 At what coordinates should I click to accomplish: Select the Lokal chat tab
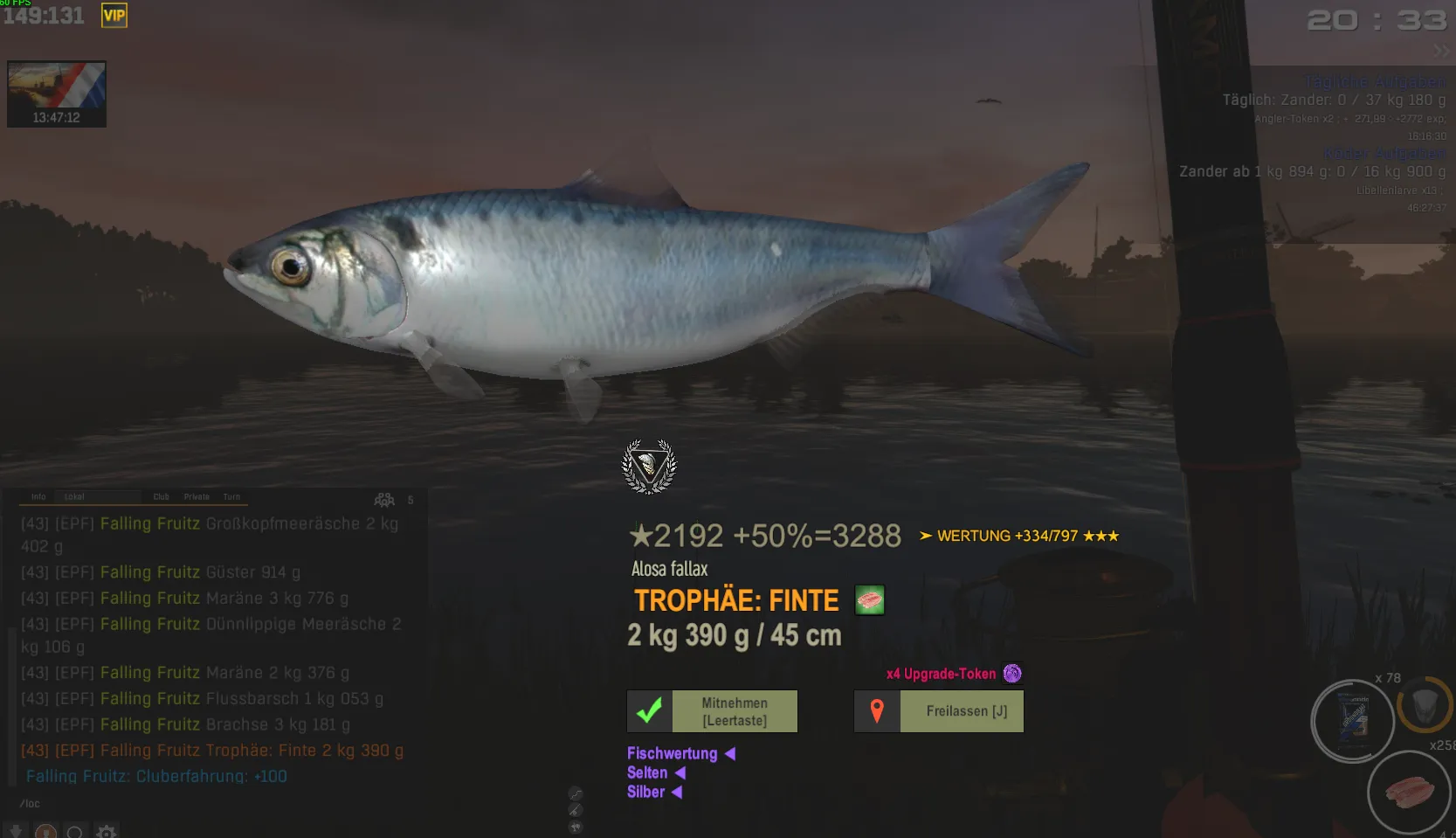(x=74, y=497)
